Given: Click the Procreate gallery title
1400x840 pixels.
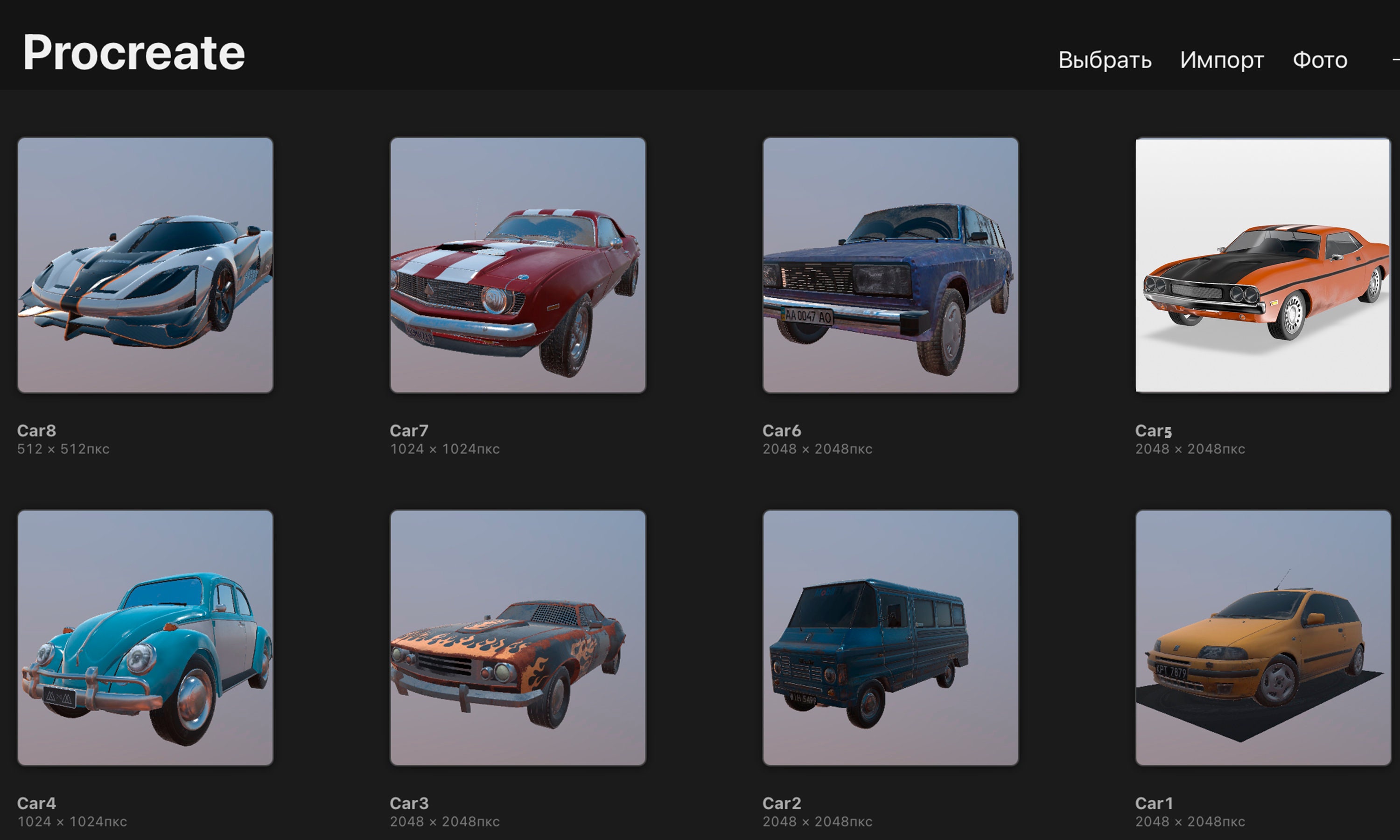Looking at the screenshot, I should tap(134, 53).
